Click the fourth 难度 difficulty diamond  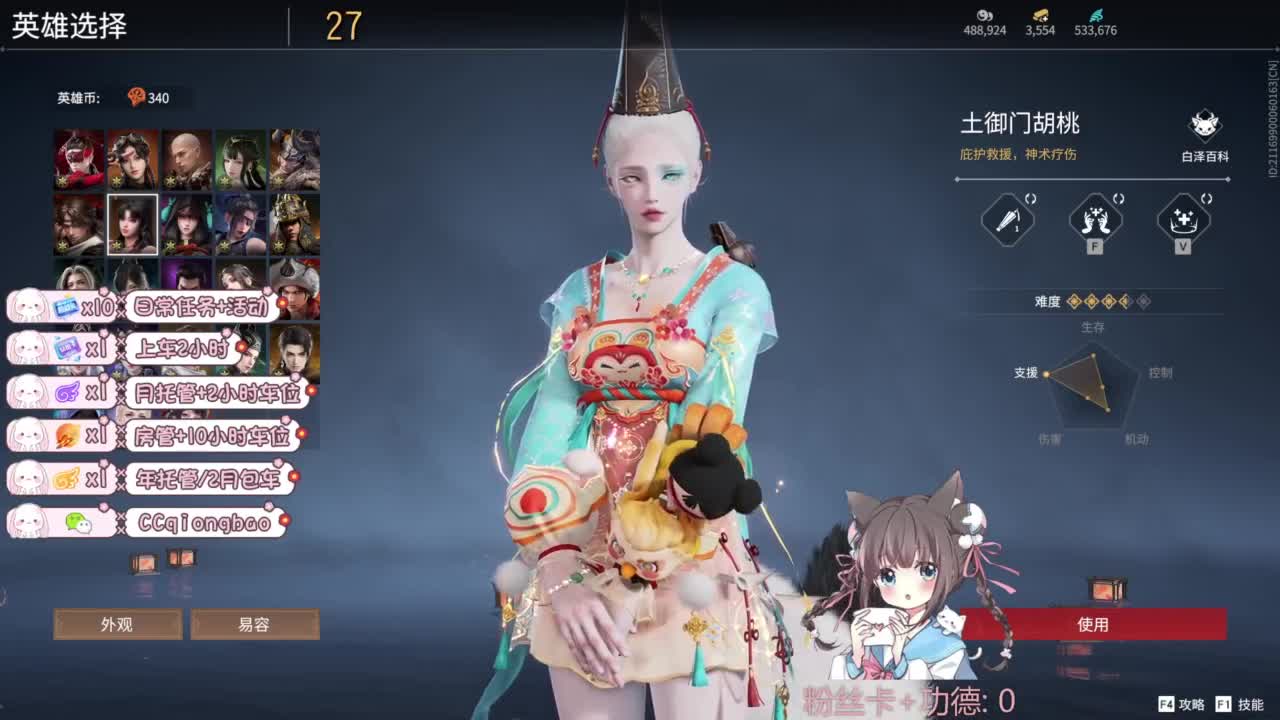[x=1123, y=301]
